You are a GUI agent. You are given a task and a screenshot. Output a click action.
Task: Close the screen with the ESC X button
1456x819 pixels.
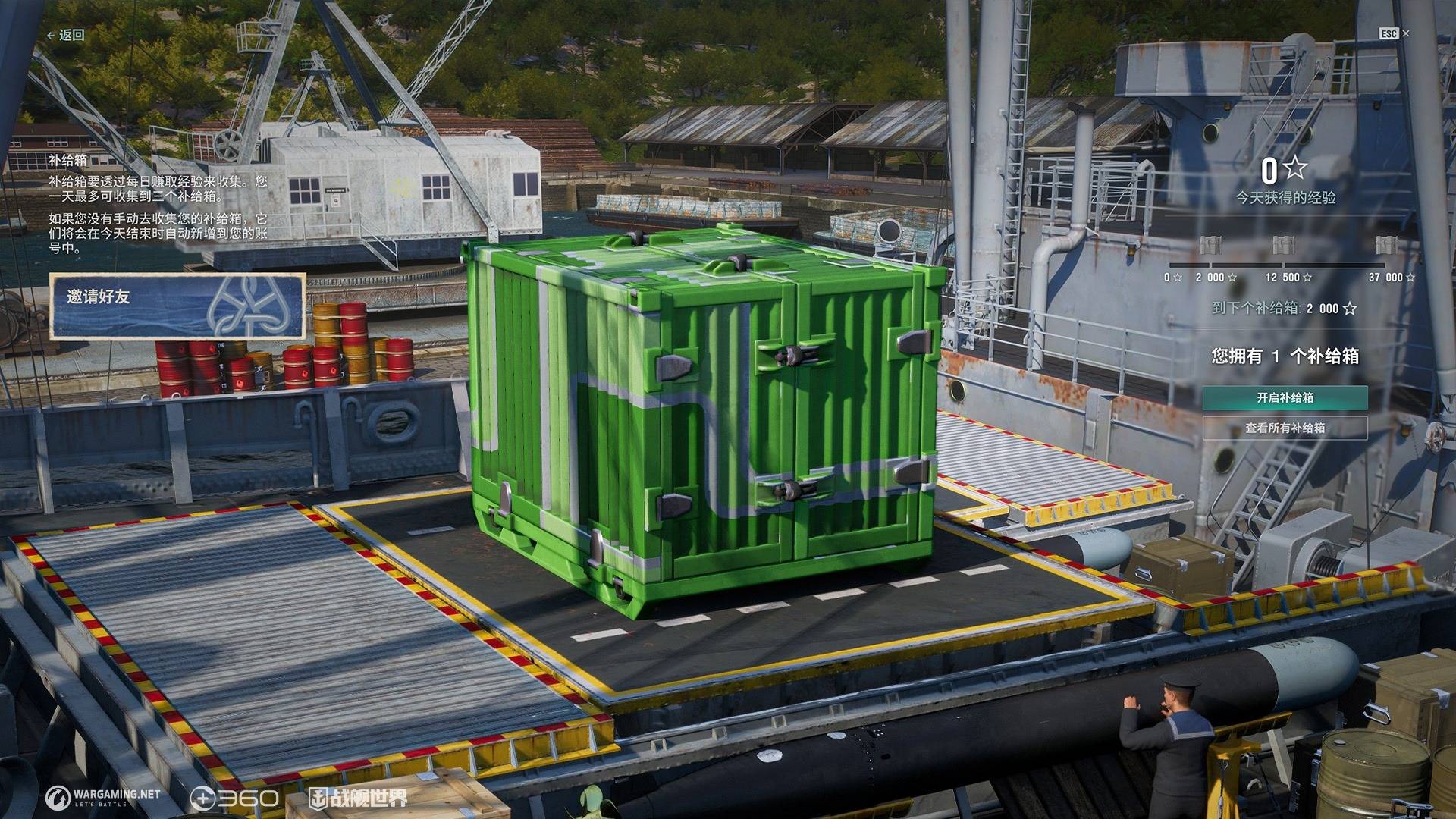point(1394,33)
